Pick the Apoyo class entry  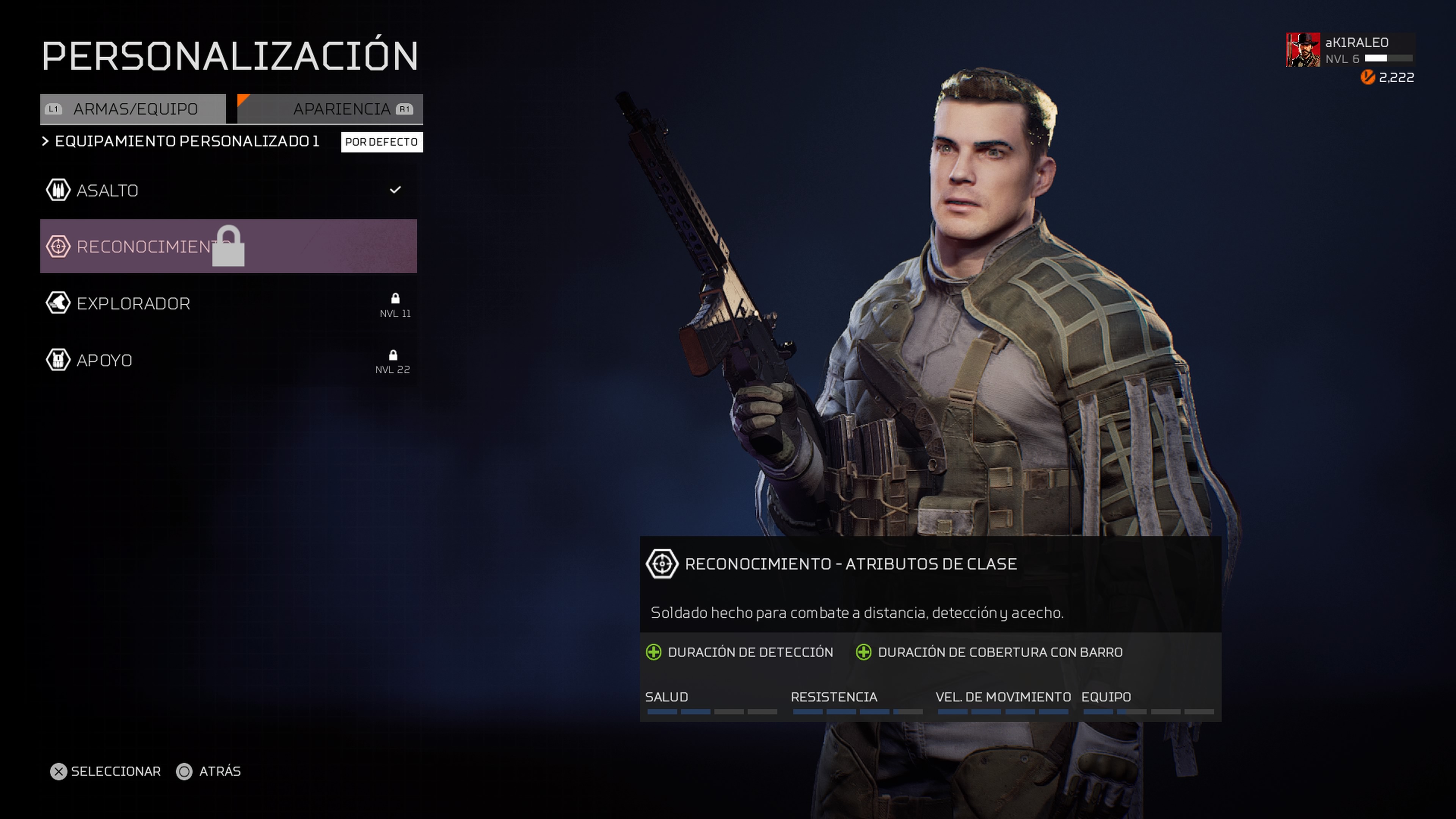click(x=228, y=360)
